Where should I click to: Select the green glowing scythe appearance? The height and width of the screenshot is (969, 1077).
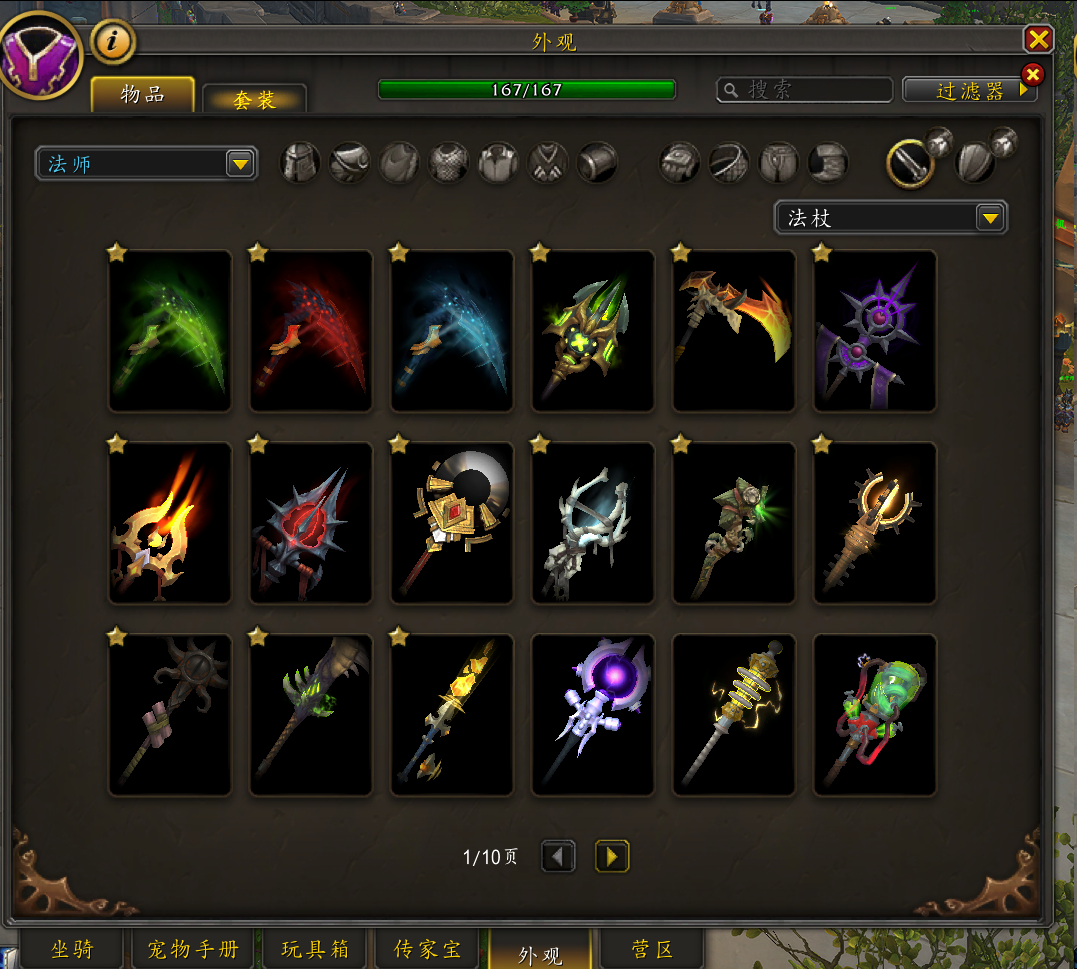[170, 331]
